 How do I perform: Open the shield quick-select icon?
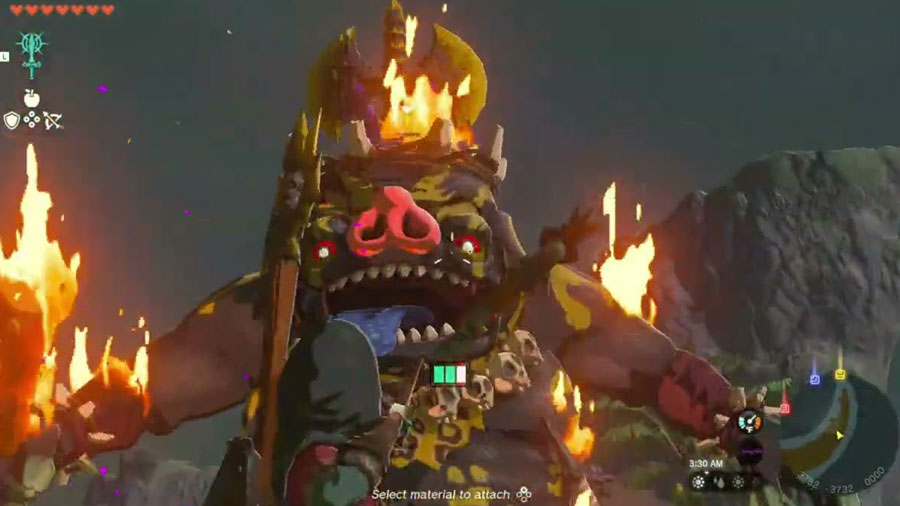12,120
